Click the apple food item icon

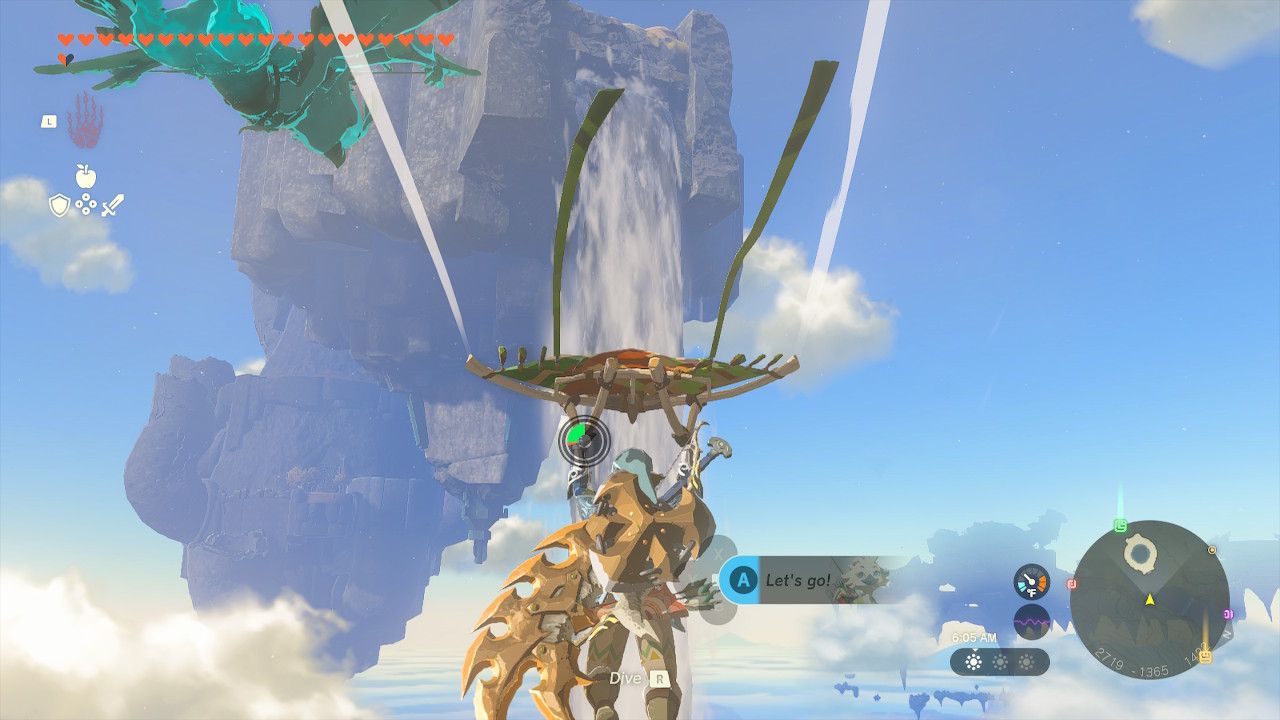click(x=85, y=175)
